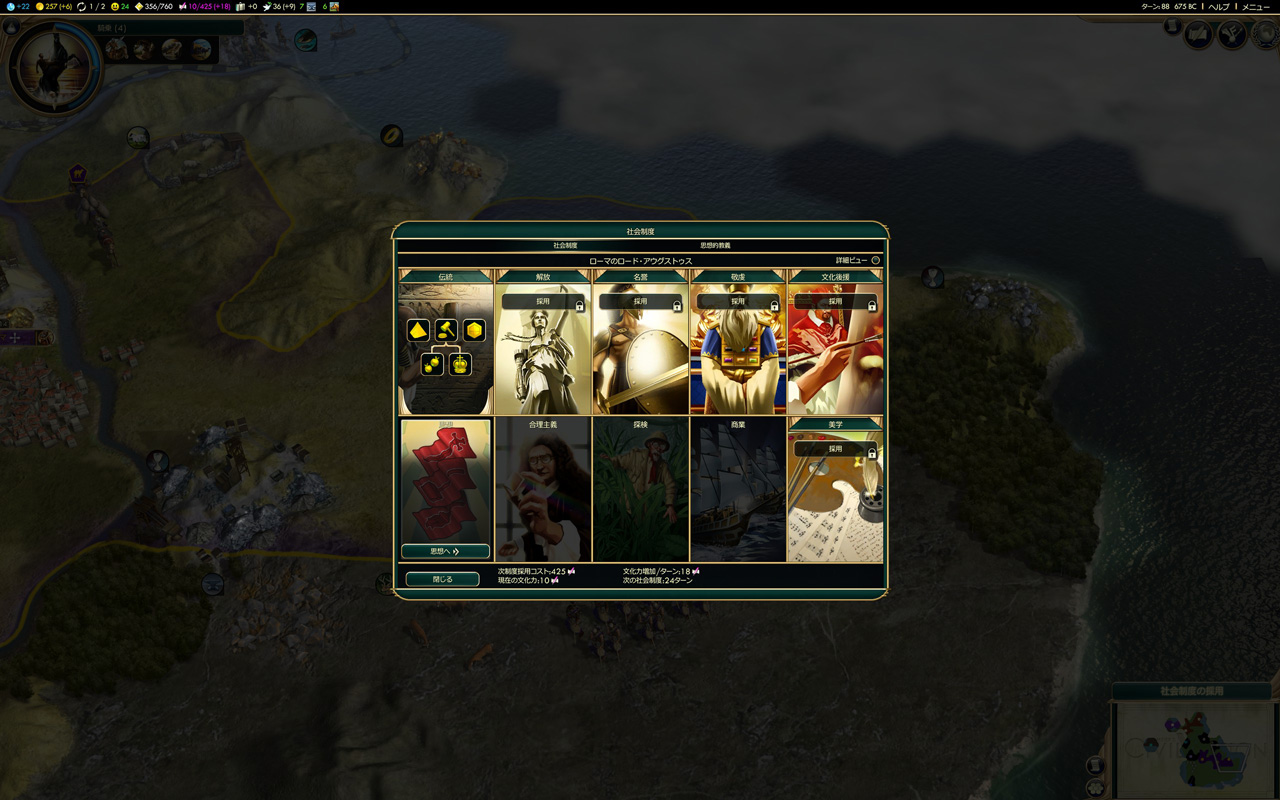Close the social policy window with 閉じる
Viewport: 1280px width, 800px height.
tap(442, 579)
